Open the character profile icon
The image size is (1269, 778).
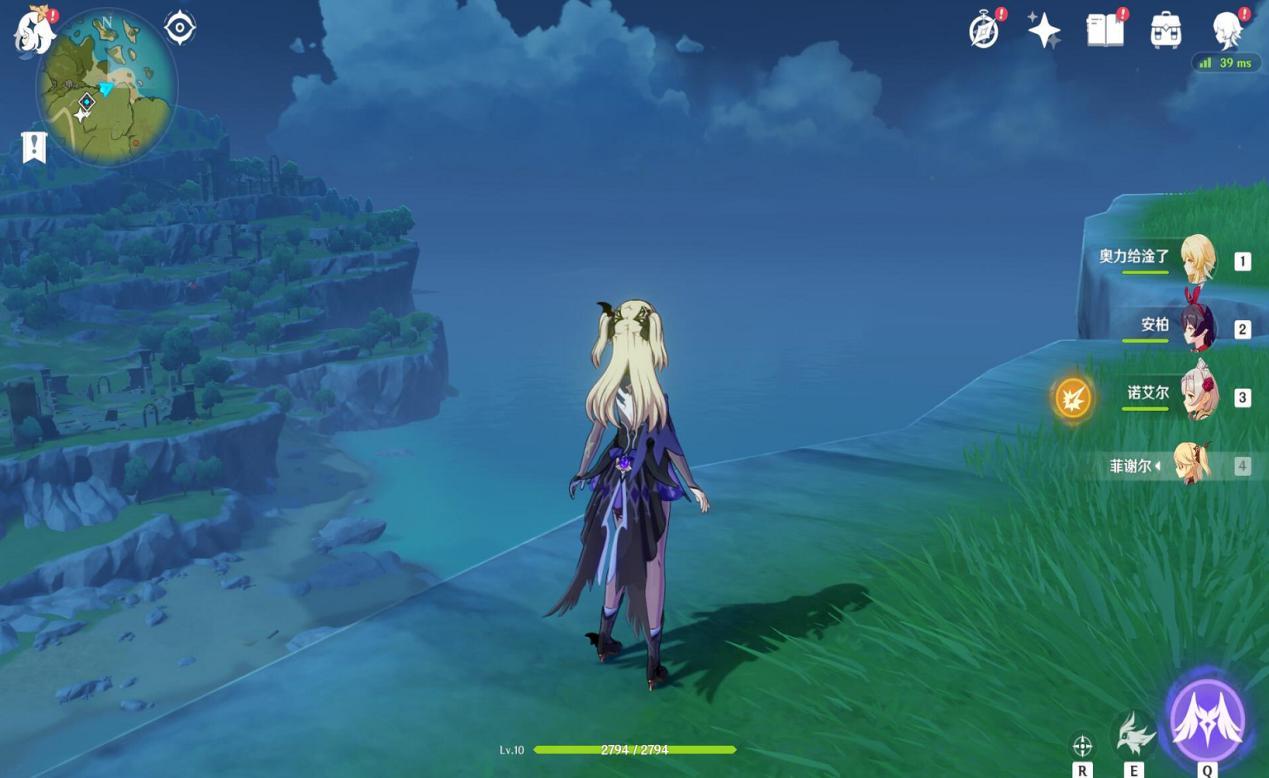pyautogui.click(x=1228, y=31)
